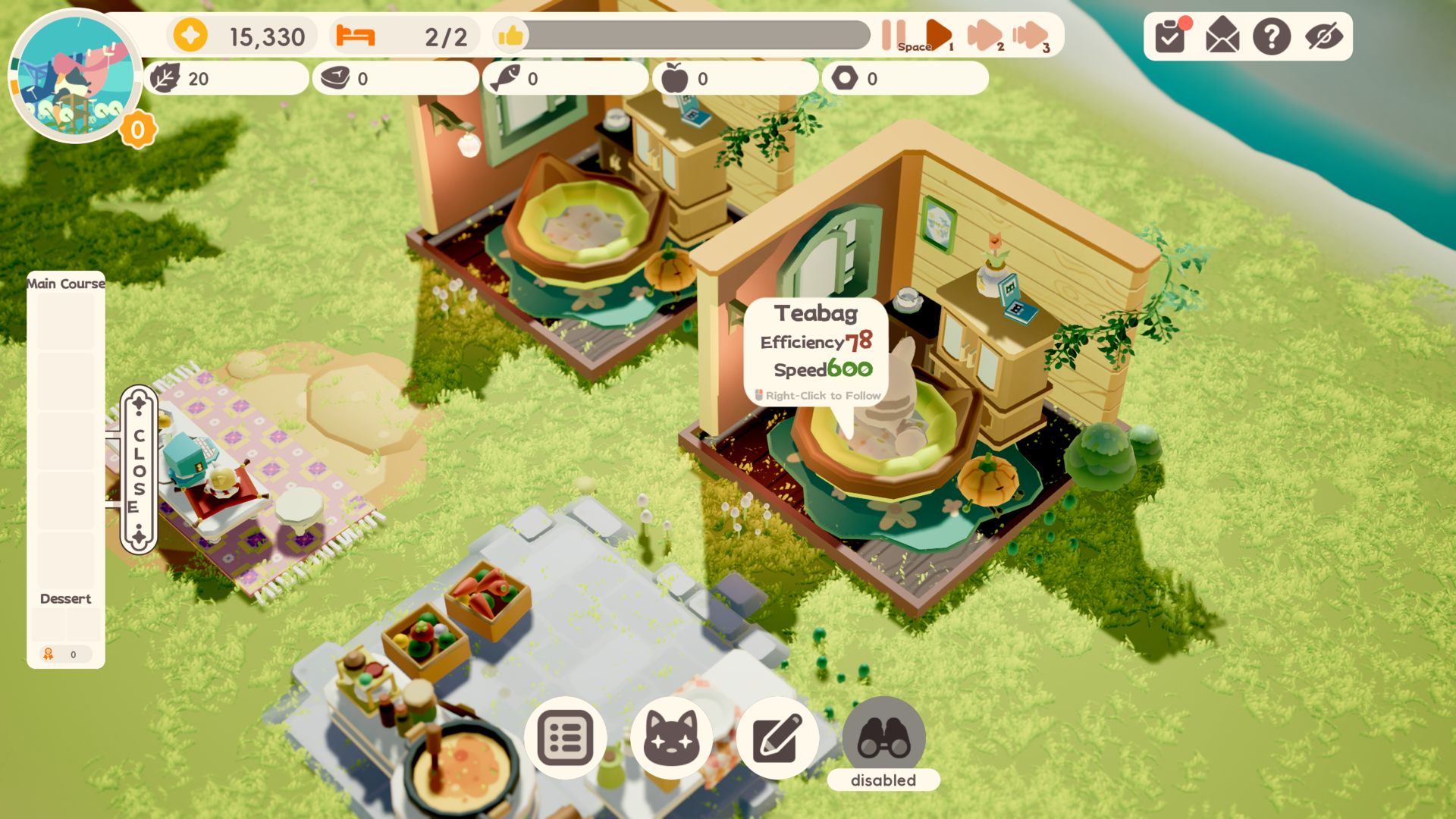
Task: Switch to double fast-forward speed
Action: [984, 35]
